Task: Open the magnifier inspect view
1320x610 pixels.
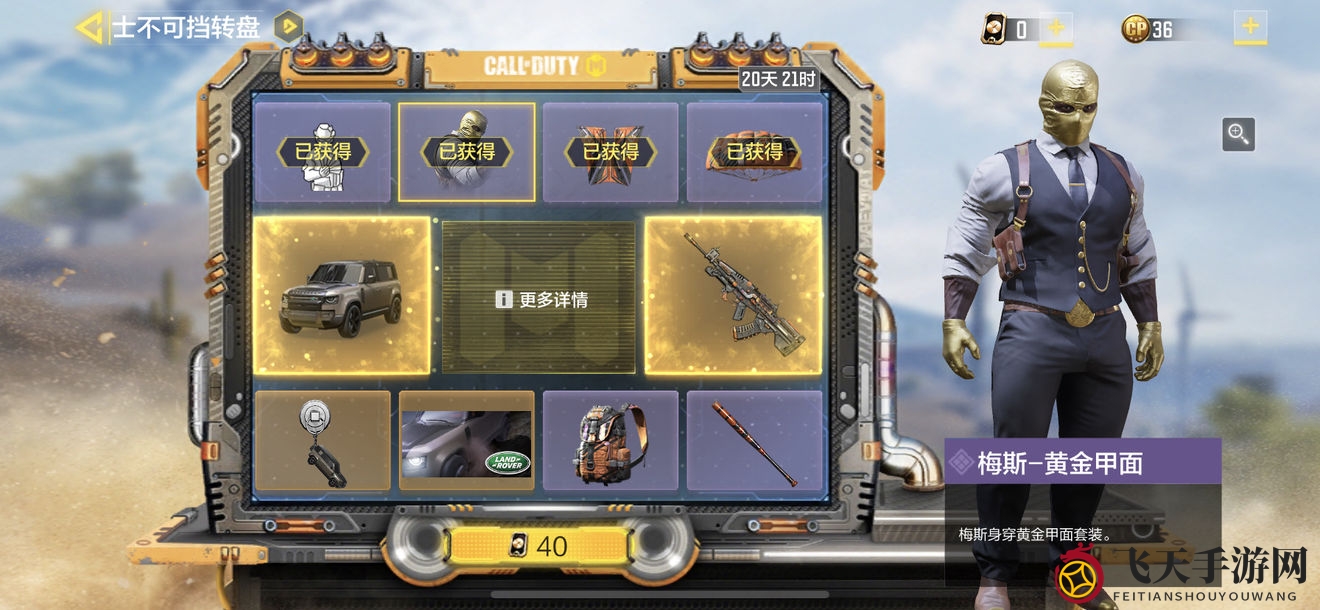Action: coord(1238,134)
